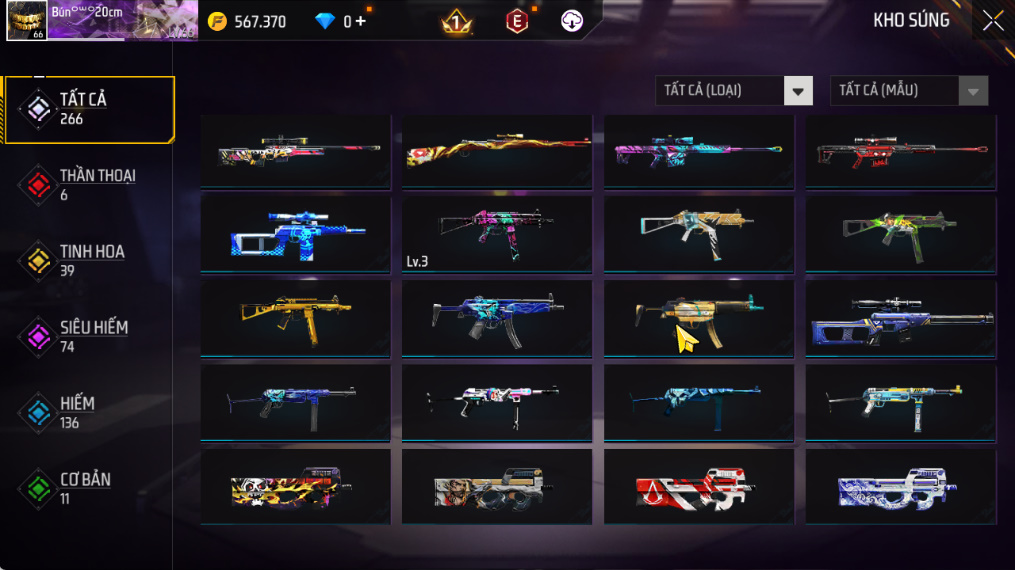Close the Kho Súng weapon vault
Image resolution: width=1015 pixels, height=570 pixels.
(992, 21)
